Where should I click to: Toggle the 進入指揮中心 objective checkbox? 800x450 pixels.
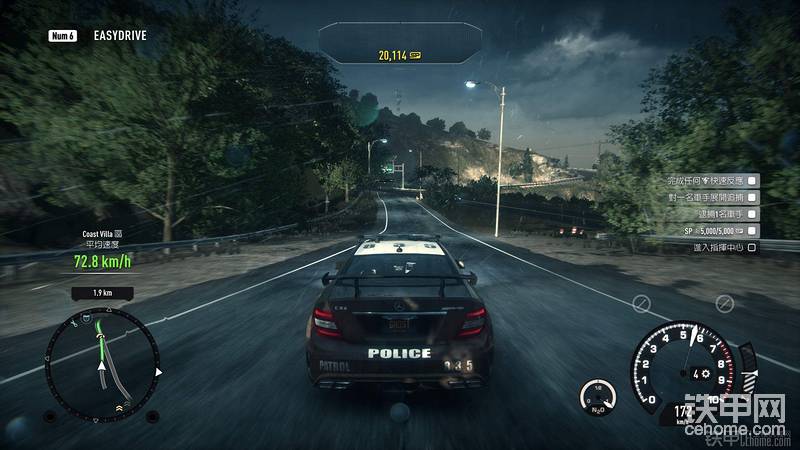752,247
